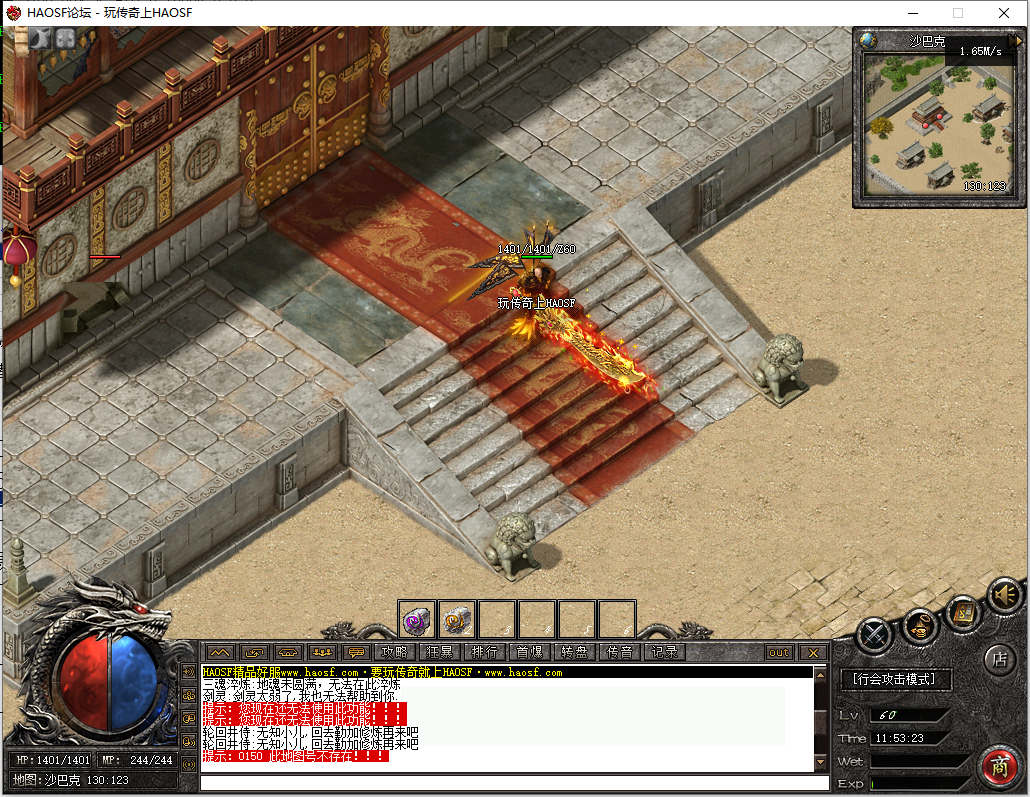Change the 行会攻击模式 attack mode
Image resolution: width=1030 pixels, height=797 pixels.
(895, 680)
